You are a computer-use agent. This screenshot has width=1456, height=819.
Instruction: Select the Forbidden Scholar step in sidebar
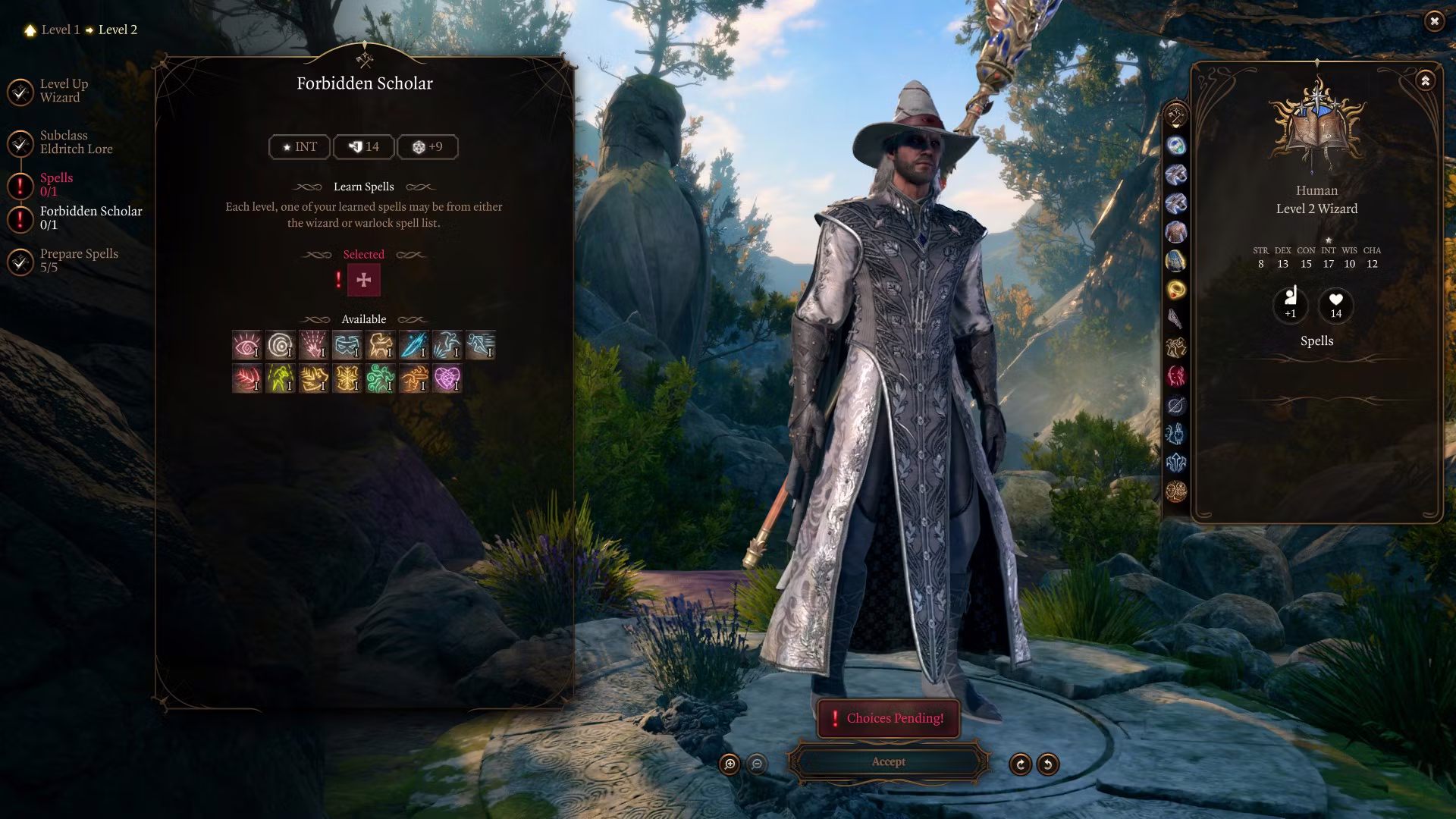pos(90,218)
